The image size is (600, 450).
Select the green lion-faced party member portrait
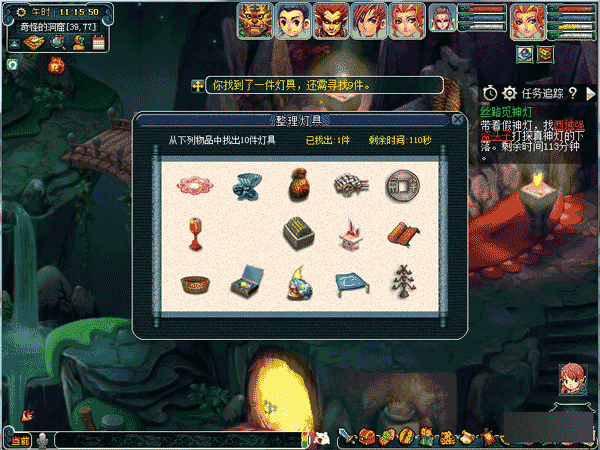click(x=255, y=19)
